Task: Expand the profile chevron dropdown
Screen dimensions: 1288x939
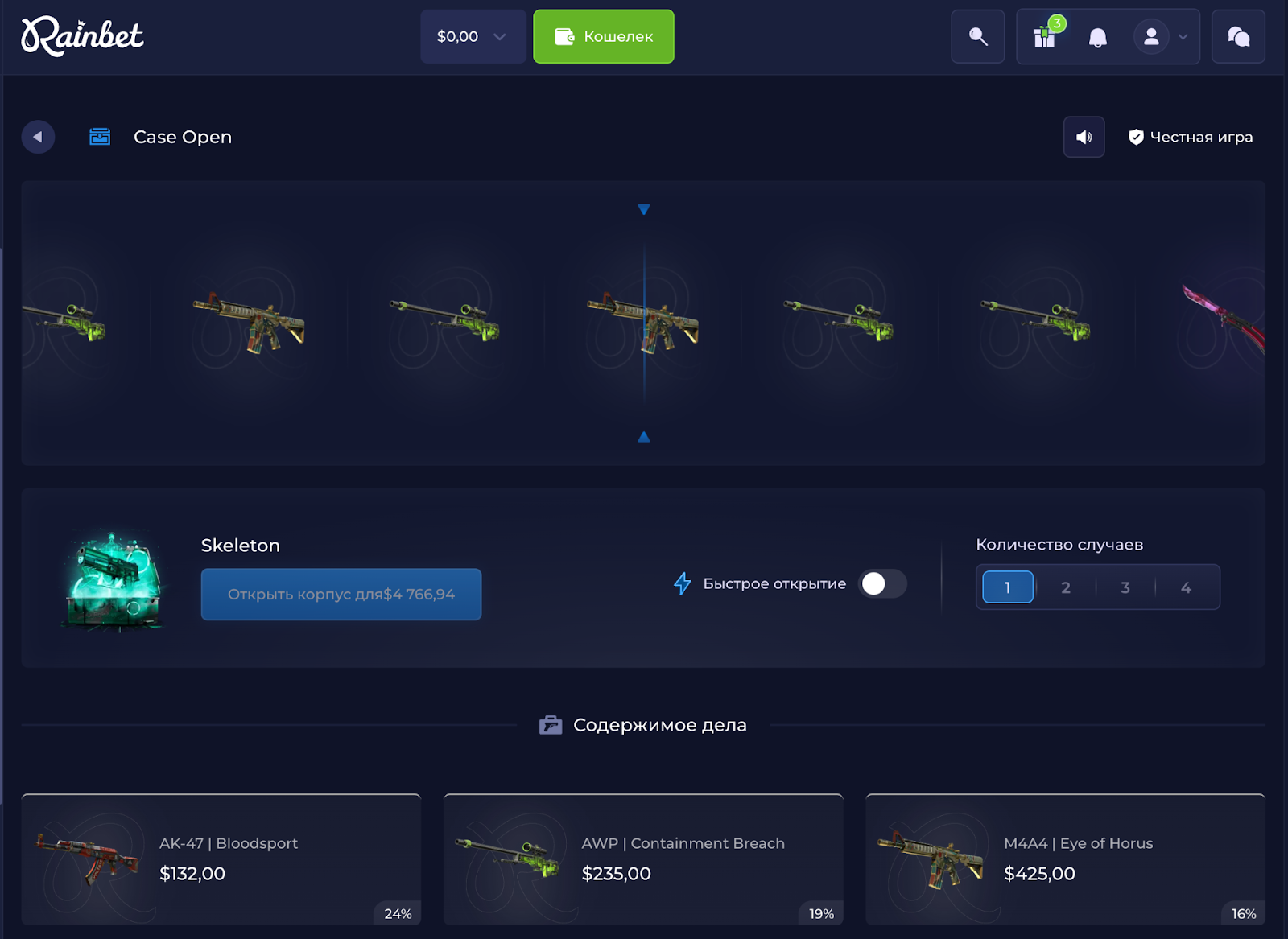Action: click(1181, 37)
